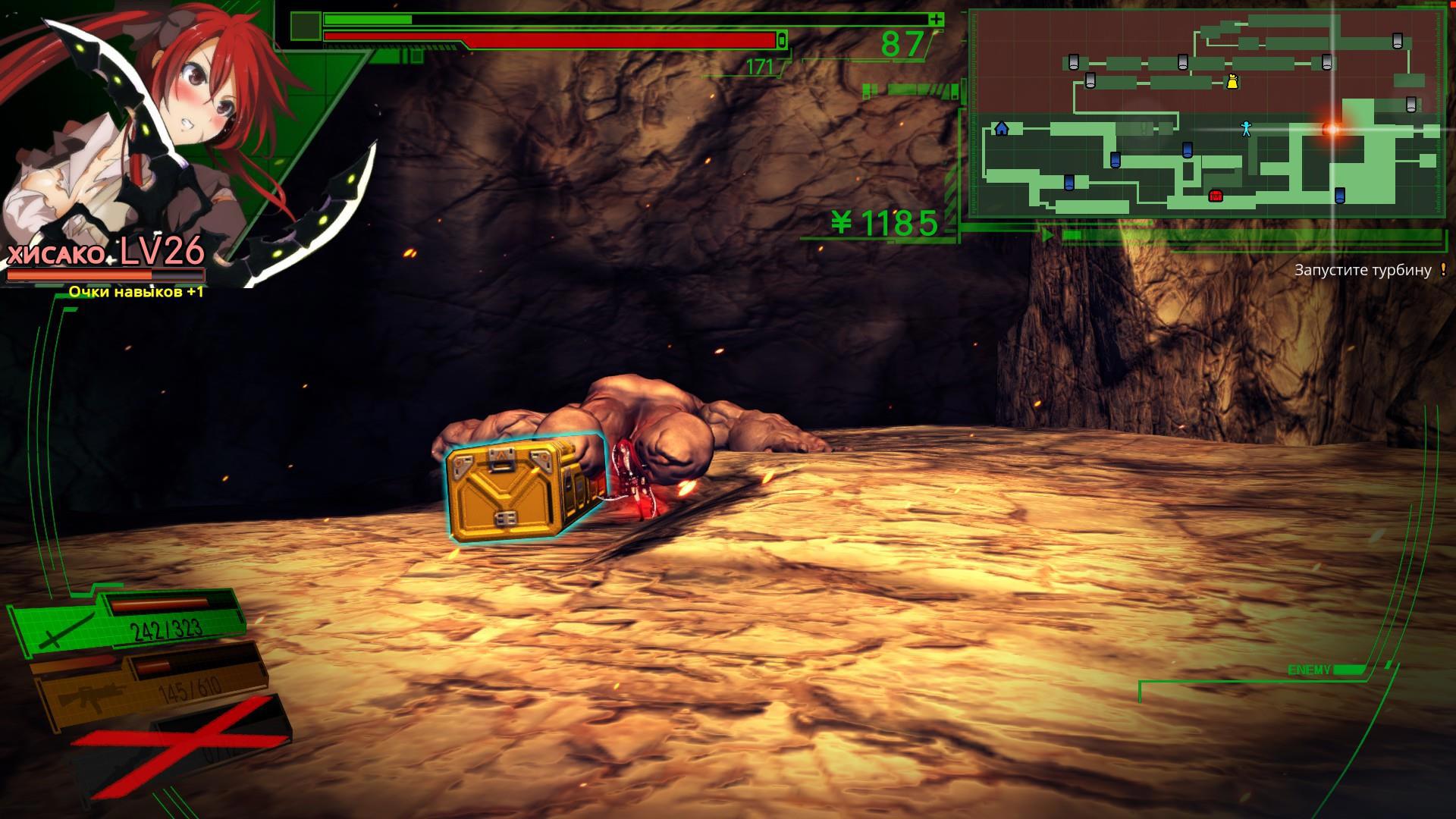Click the cyan player marker on minimap
Screen dimensions: 1456x819
click(1246, 128)
